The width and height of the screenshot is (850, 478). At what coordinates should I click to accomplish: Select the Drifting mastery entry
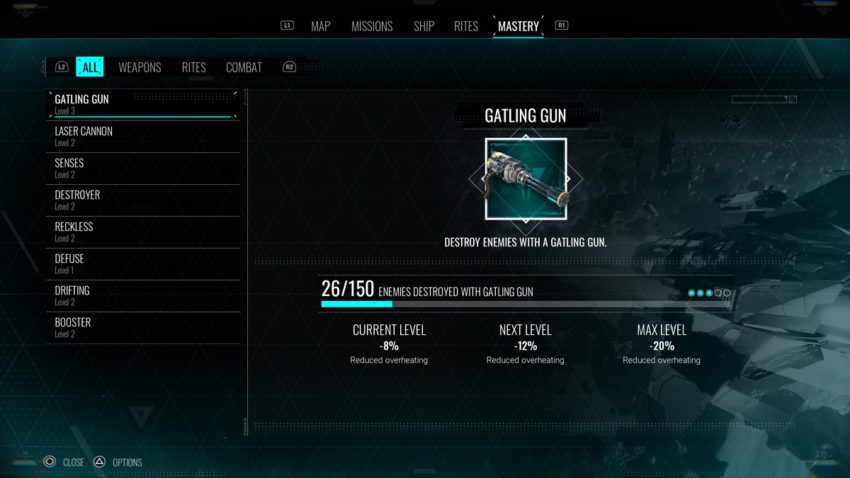pos(143,296)
